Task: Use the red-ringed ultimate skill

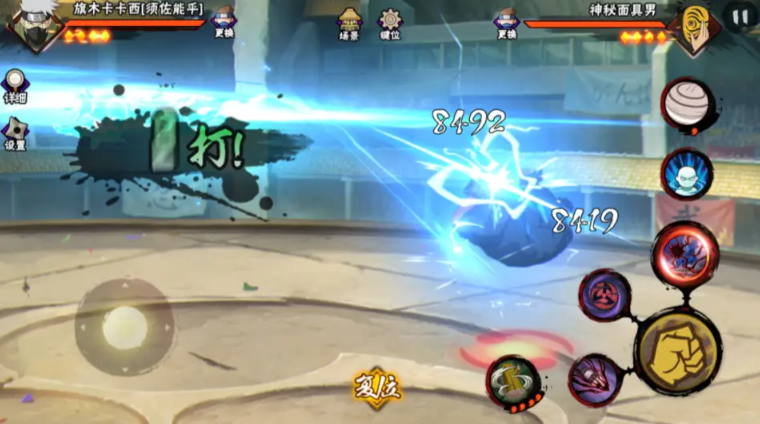Action: pyautogui.click(x=685, y=254)
